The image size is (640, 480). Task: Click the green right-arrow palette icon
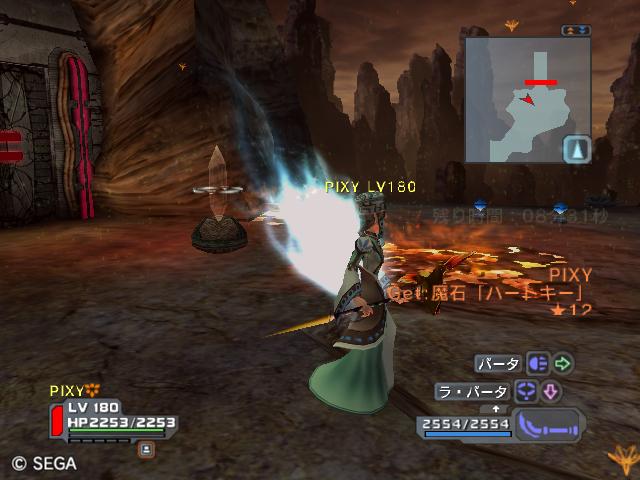563,364
